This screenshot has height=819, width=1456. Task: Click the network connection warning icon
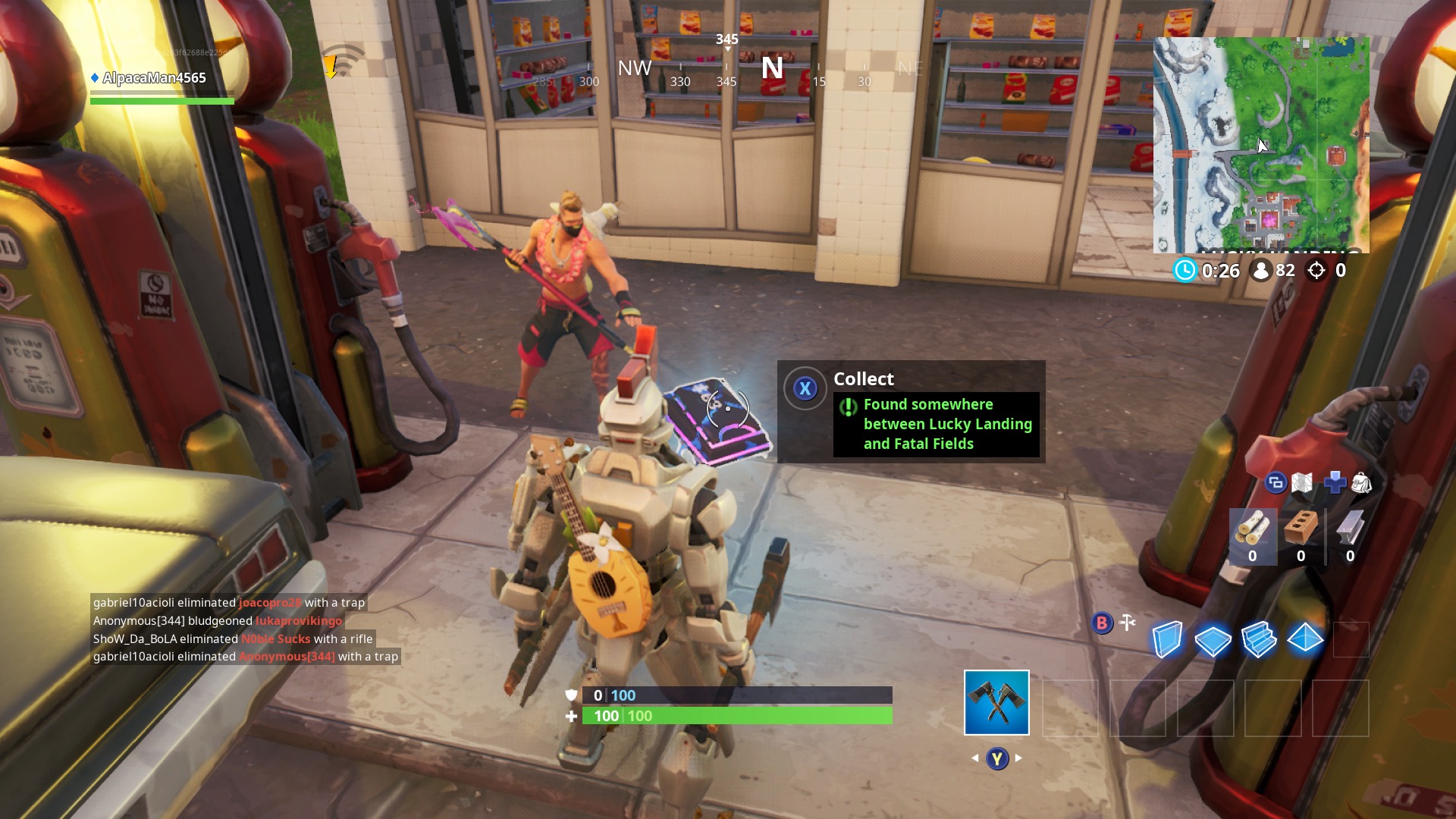pos(340,61)
